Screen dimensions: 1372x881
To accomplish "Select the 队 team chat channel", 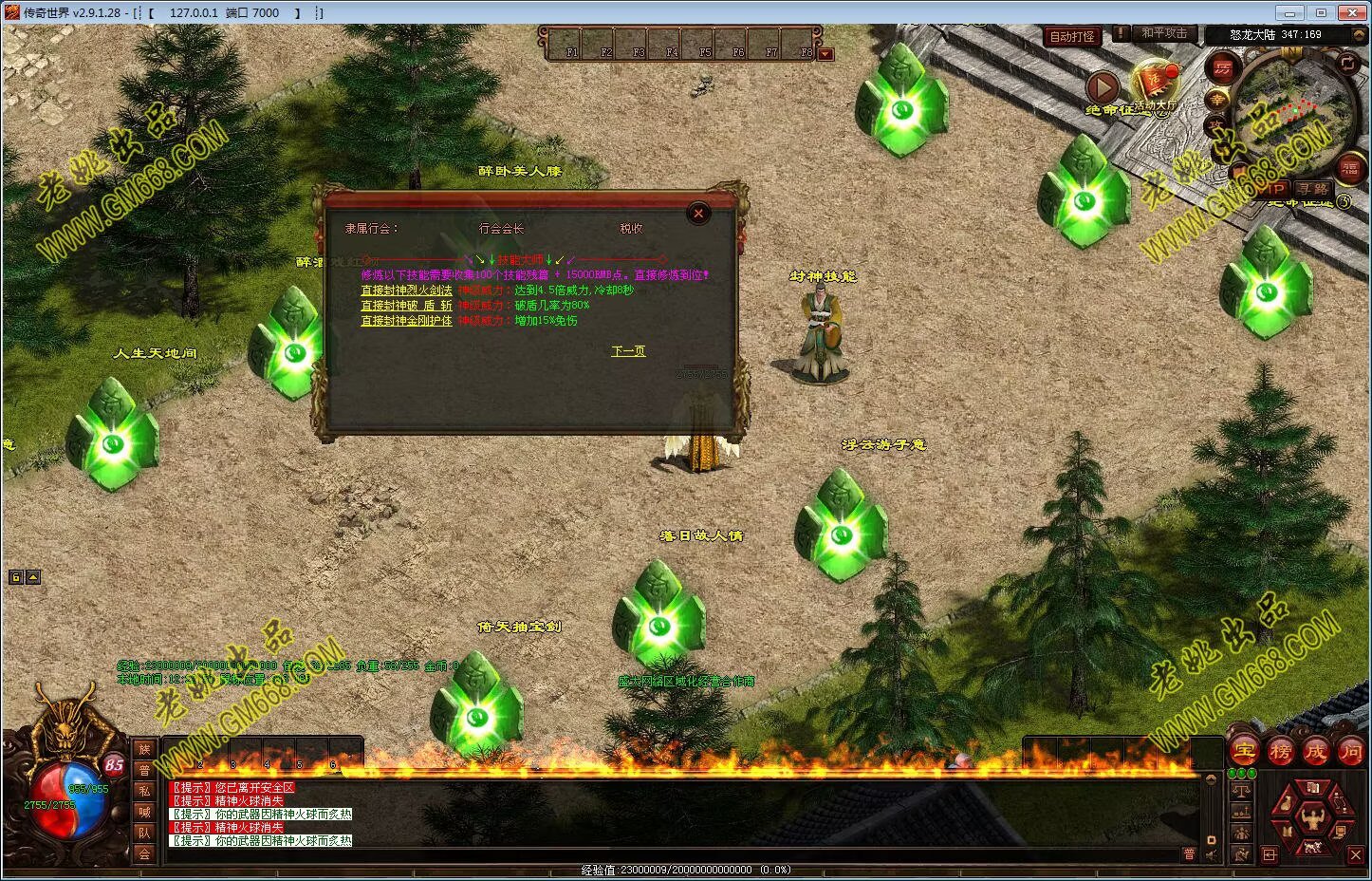I will (x=144, y=833).
